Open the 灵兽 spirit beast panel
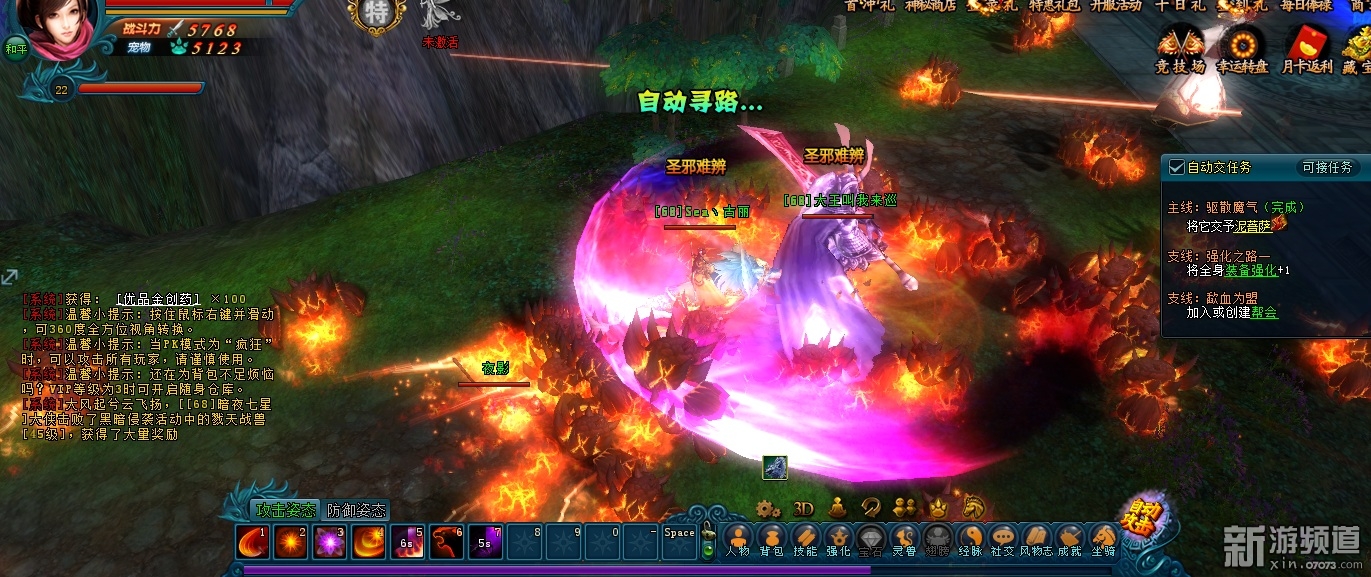The height and width of the screenshot is (577, 1371). pyautogui.click(x=904, y=539)
